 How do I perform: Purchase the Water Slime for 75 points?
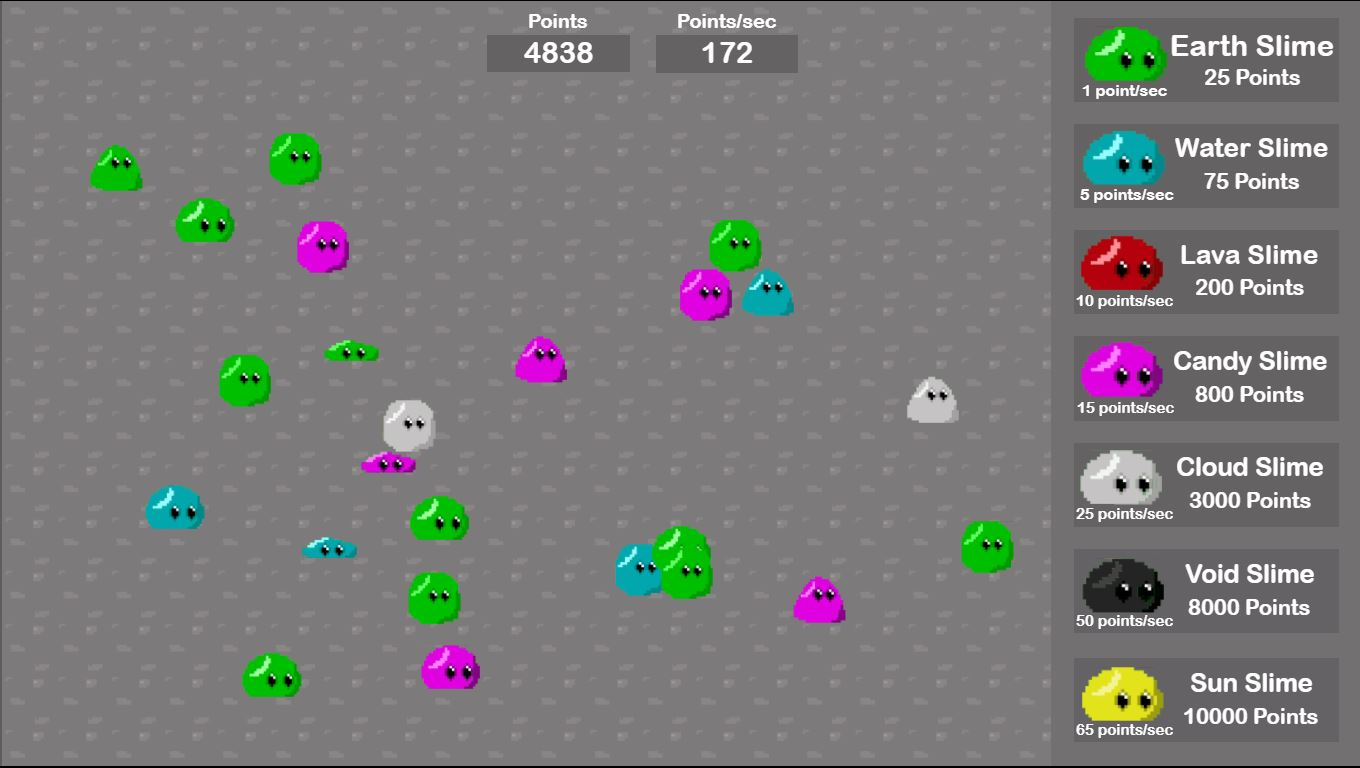coord(1205,166)
